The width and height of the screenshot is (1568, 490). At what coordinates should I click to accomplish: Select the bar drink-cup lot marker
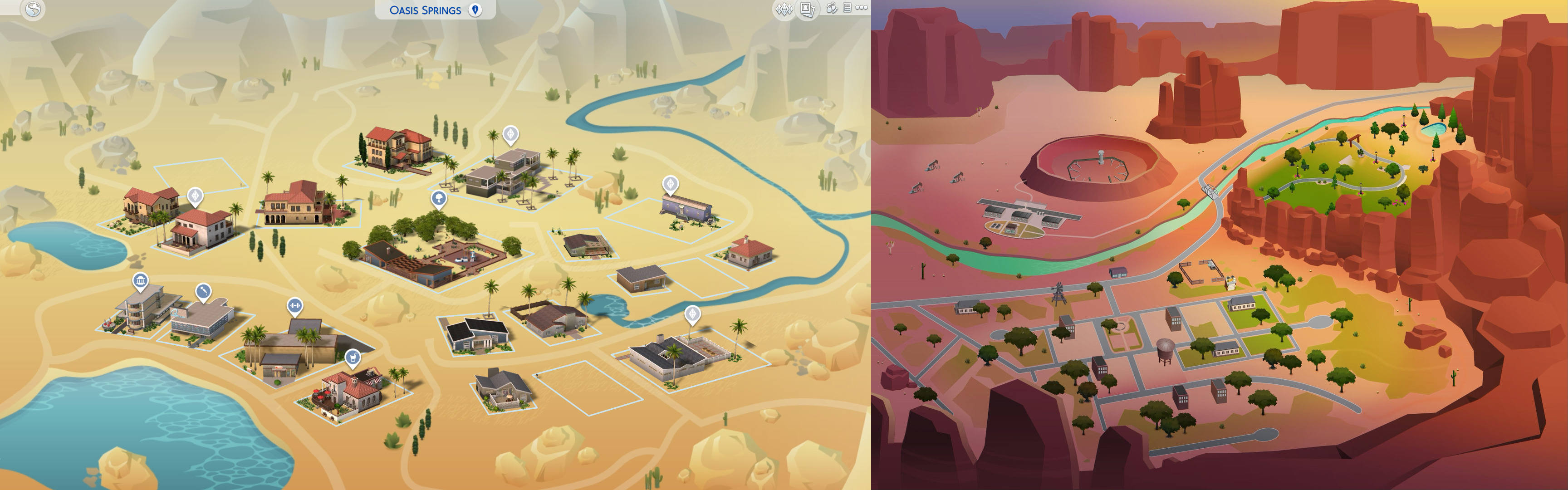coord(352,358)
